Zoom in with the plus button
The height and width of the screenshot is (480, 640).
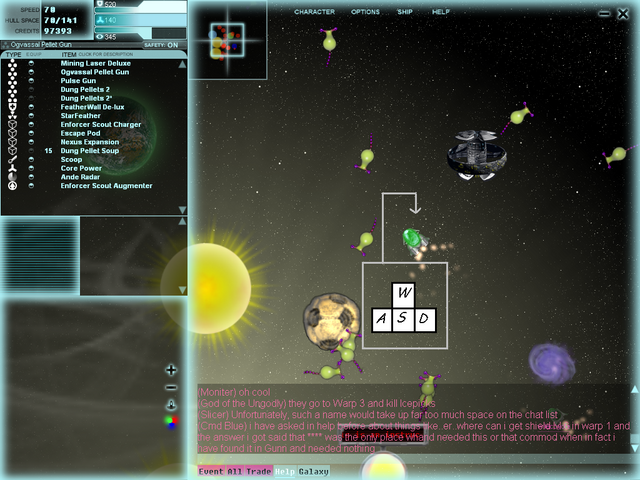171,370
